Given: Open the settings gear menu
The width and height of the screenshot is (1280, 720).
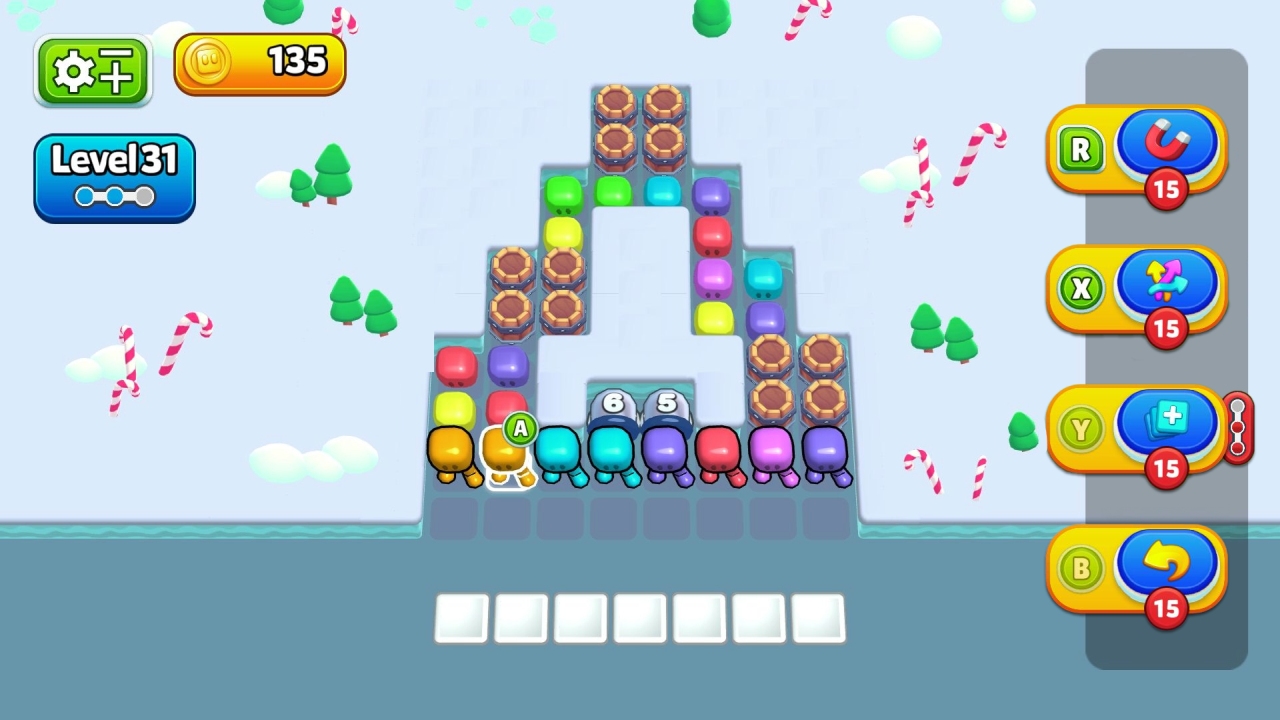Looking at the screenshot, I should pos(92,68).
